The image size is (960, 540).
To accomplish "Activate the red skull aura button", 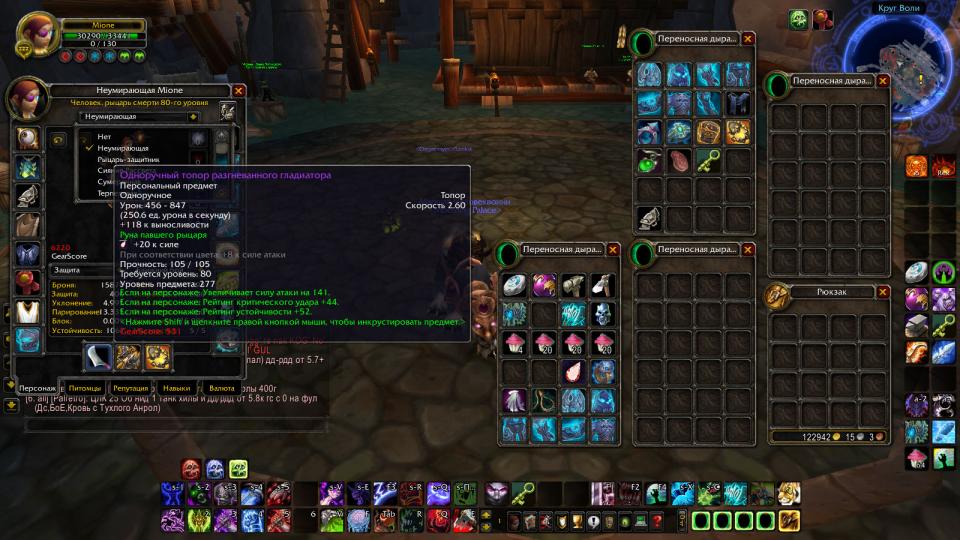I will pyautogui.click(x=191, y=468).
